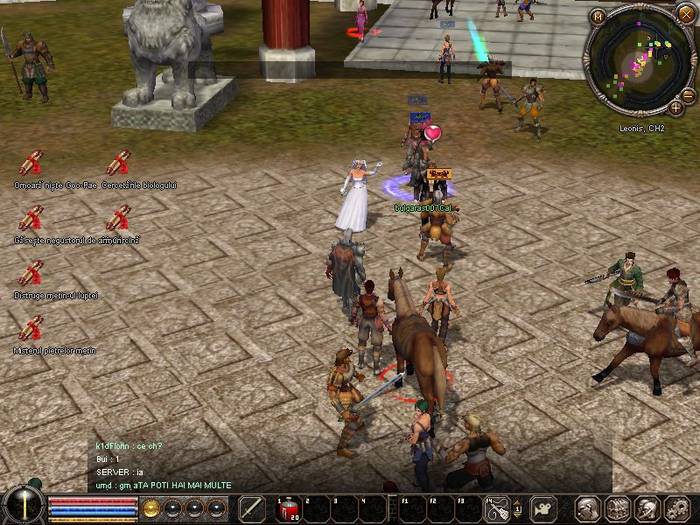Image resolution: width=700 pixels, height=525 pixels.
Task: Open the "Cercetările biologului" quest scroll
Action: [118, 163]
